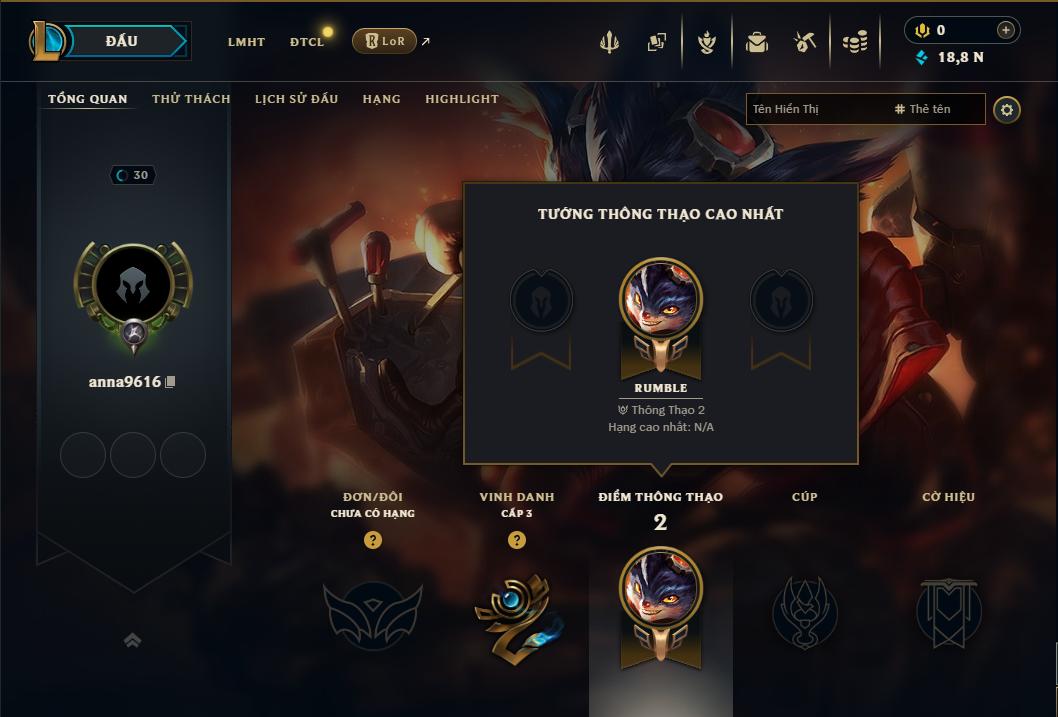
Task: Show the HIGHLIGHT tab
Action: click(461, 99)
